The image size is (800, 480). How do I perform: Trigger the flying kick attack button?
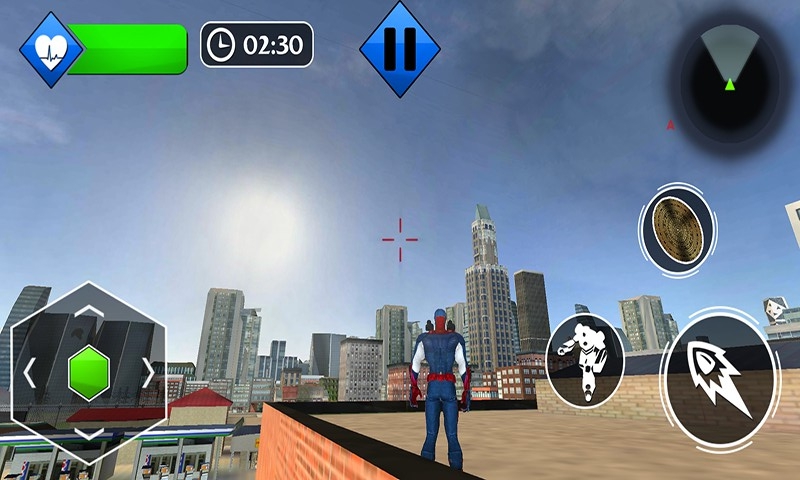pos(585,360)
